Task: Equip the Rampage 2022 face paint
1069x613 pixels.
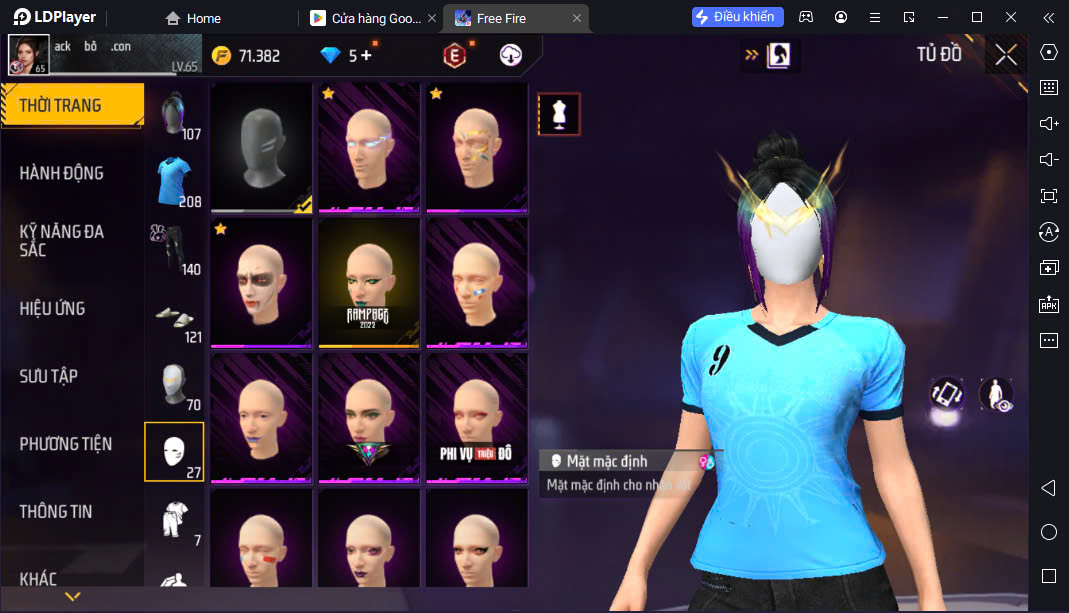Action: [x=369, y=282]
